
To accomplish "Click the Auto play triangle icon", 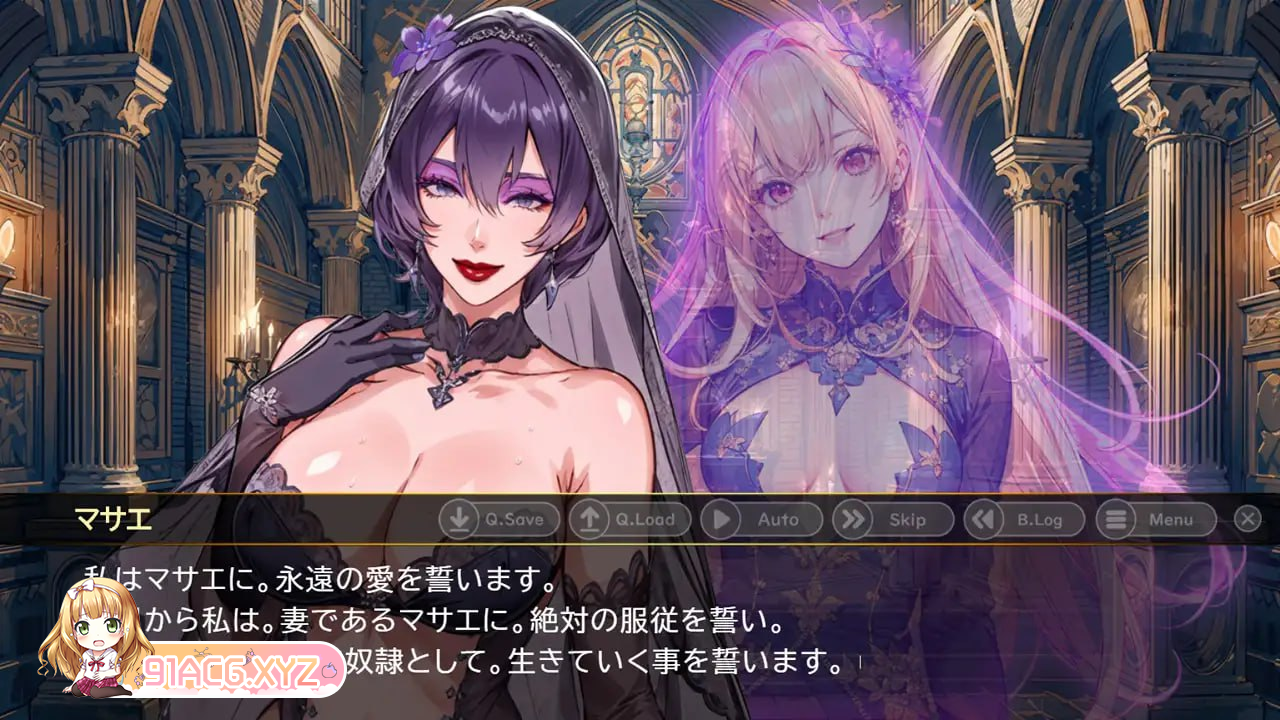I will pyautogui.click(x=723, y=520).
